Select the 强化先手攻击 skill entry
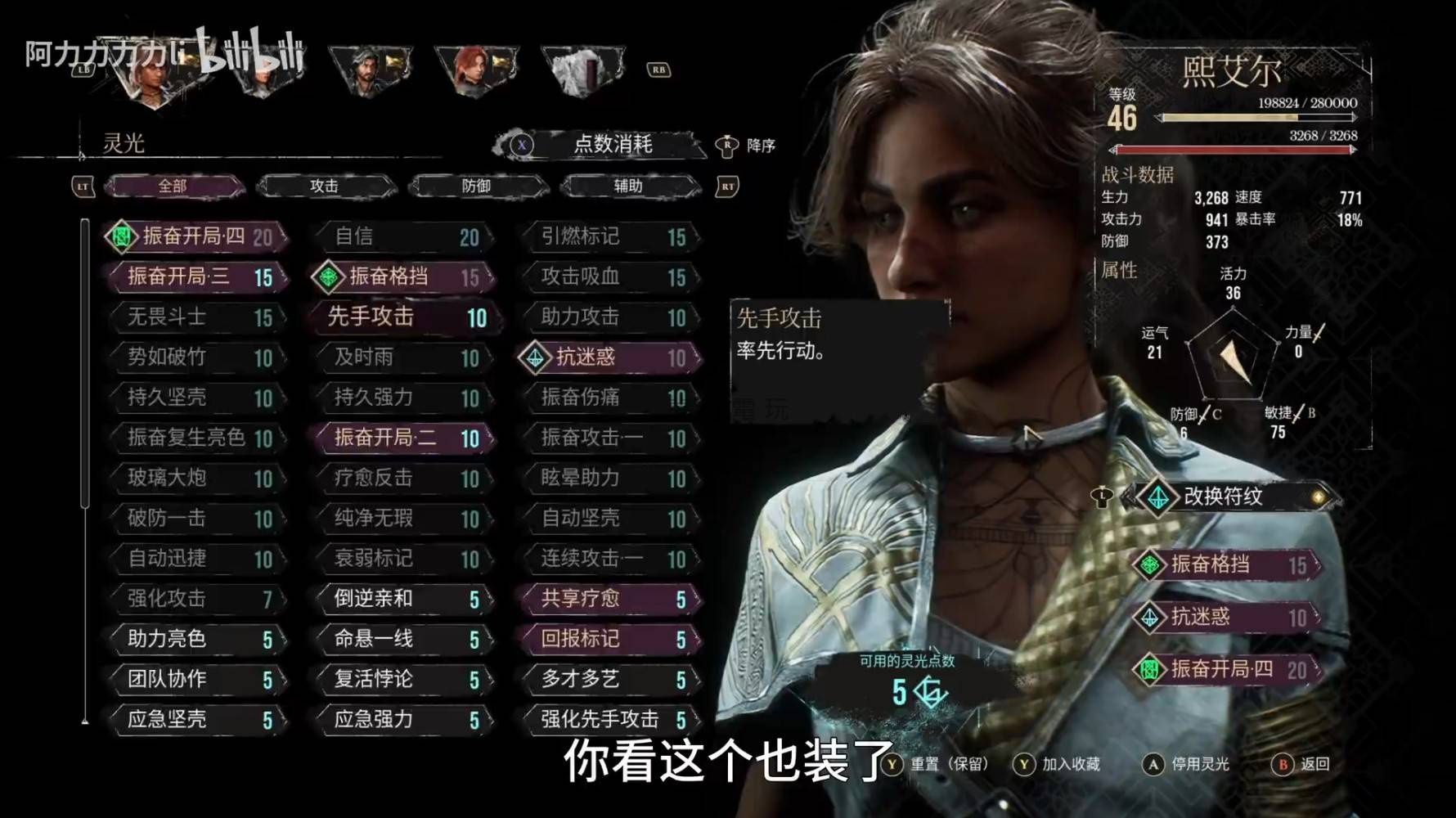 (x=610, y=719)
